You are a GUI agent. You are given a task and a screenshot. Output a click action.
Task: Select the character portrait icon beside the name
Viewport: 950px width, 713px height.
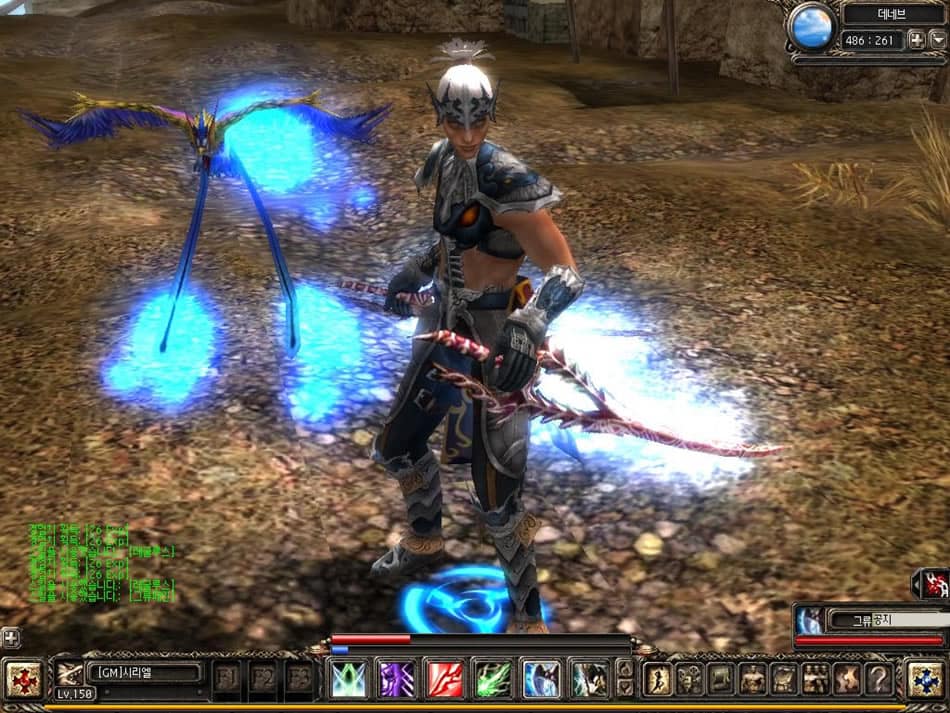click(69, 673)
